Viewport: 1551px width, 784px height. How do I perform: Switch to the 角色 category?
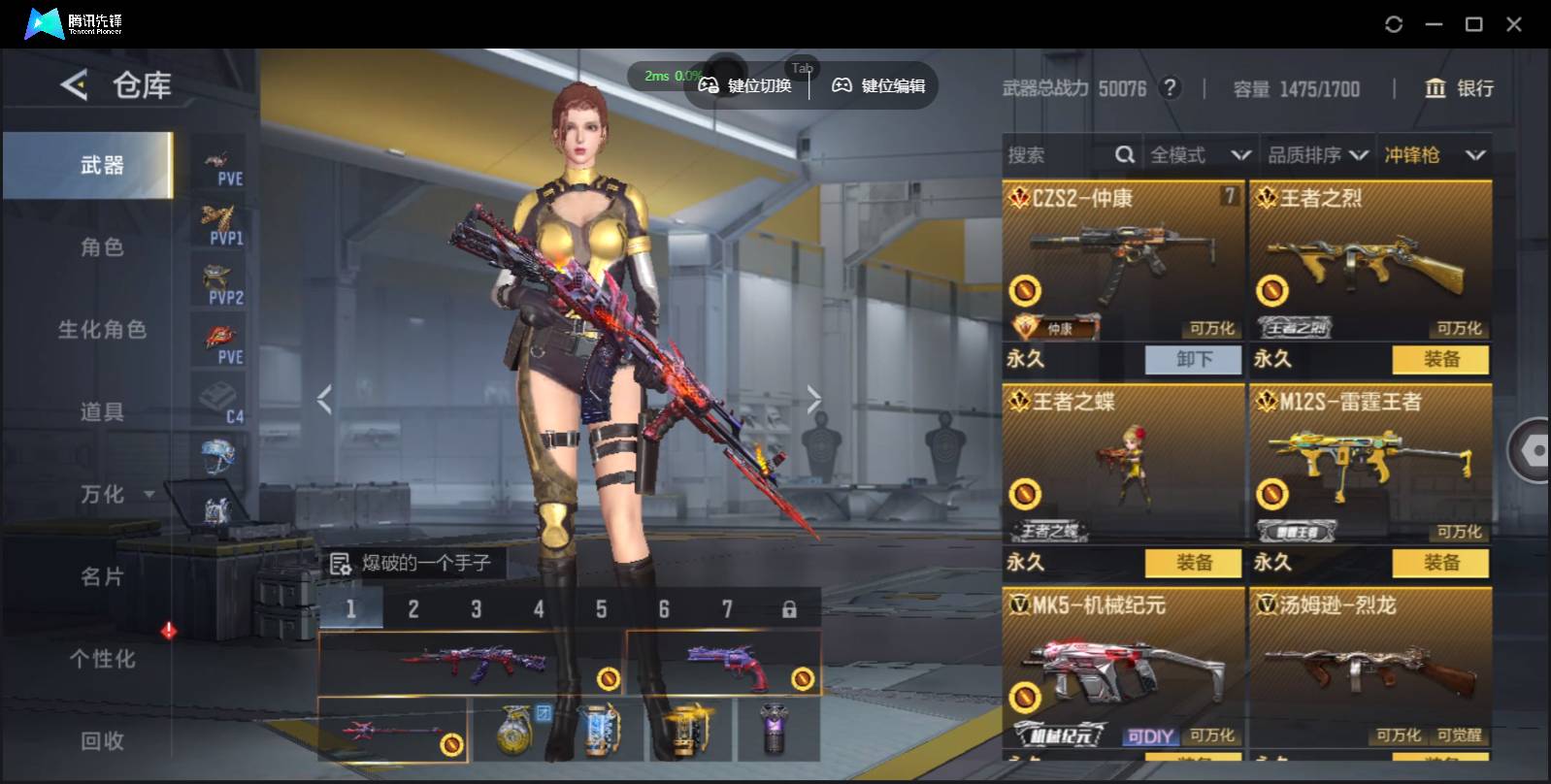pyautogui.click(x=102, y=247)
